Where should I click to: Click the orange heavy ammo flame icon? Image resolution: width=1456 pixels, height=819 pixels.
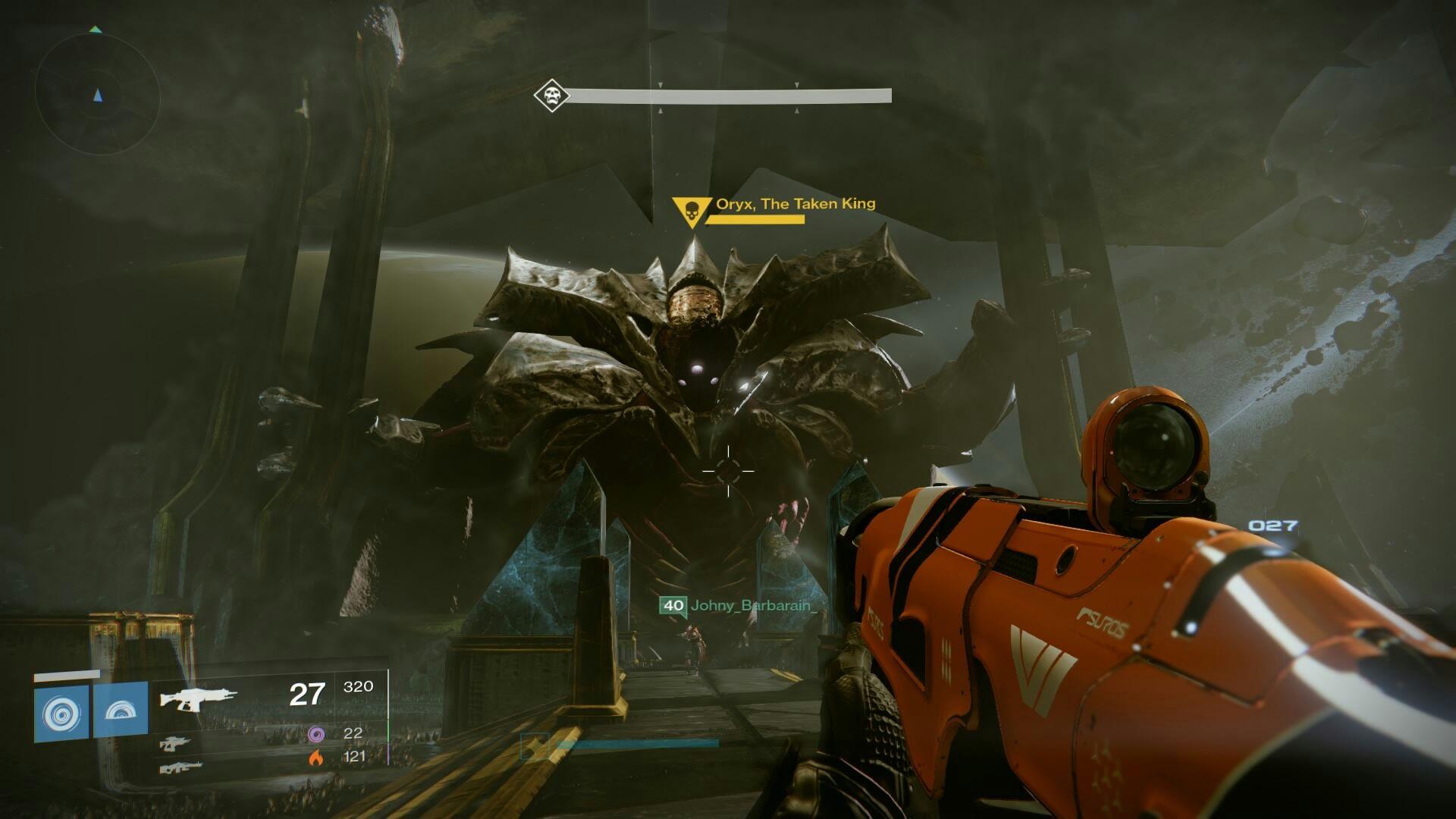pos(317,758)
